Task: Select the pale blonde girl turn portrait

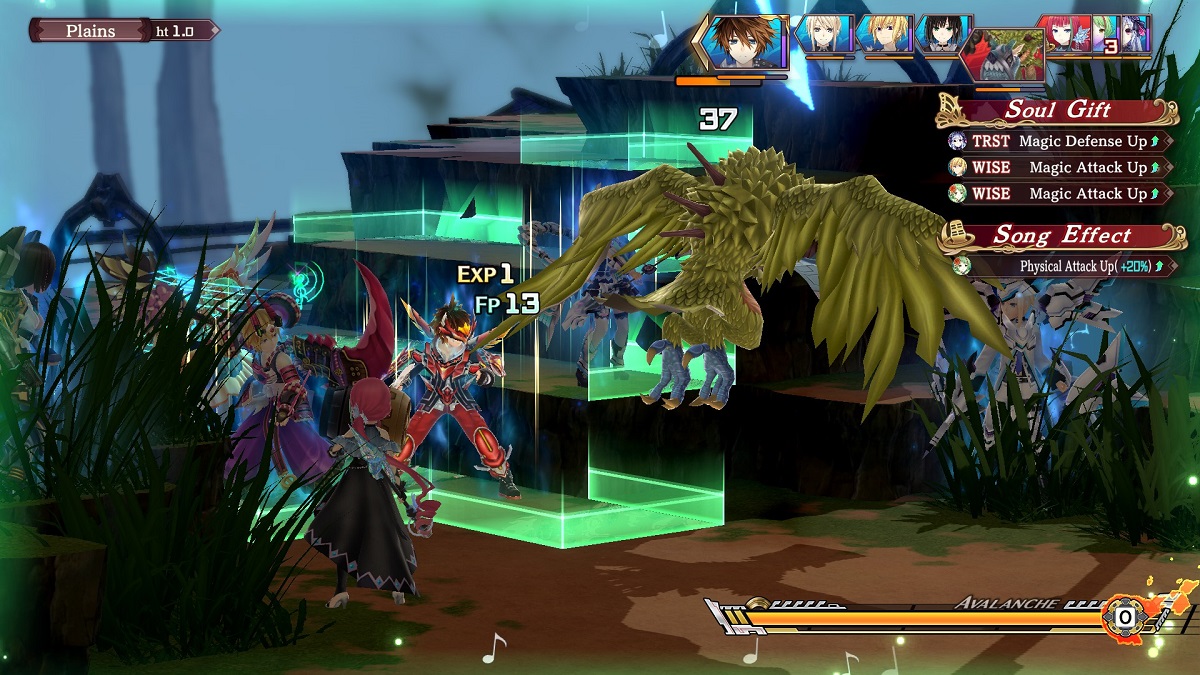Action: [x=825, y=35]
